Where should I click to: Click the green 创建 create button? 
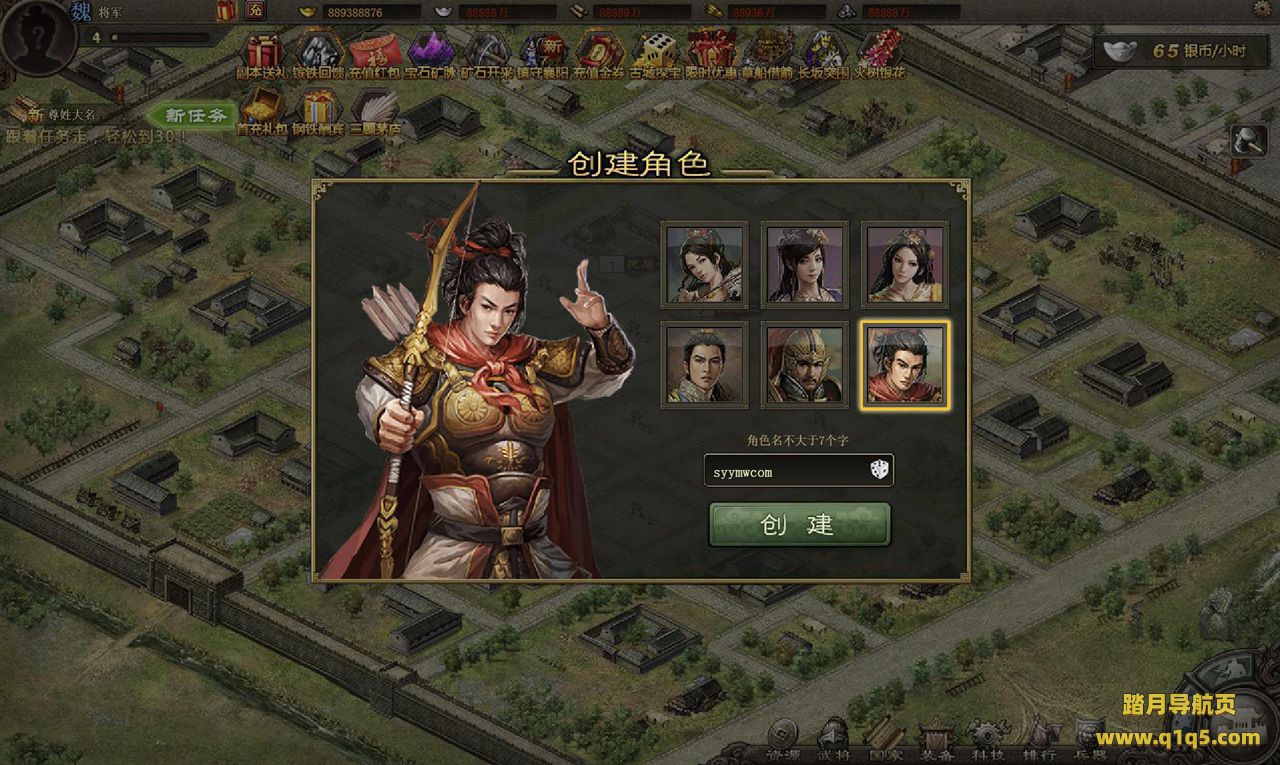[799, 524]
